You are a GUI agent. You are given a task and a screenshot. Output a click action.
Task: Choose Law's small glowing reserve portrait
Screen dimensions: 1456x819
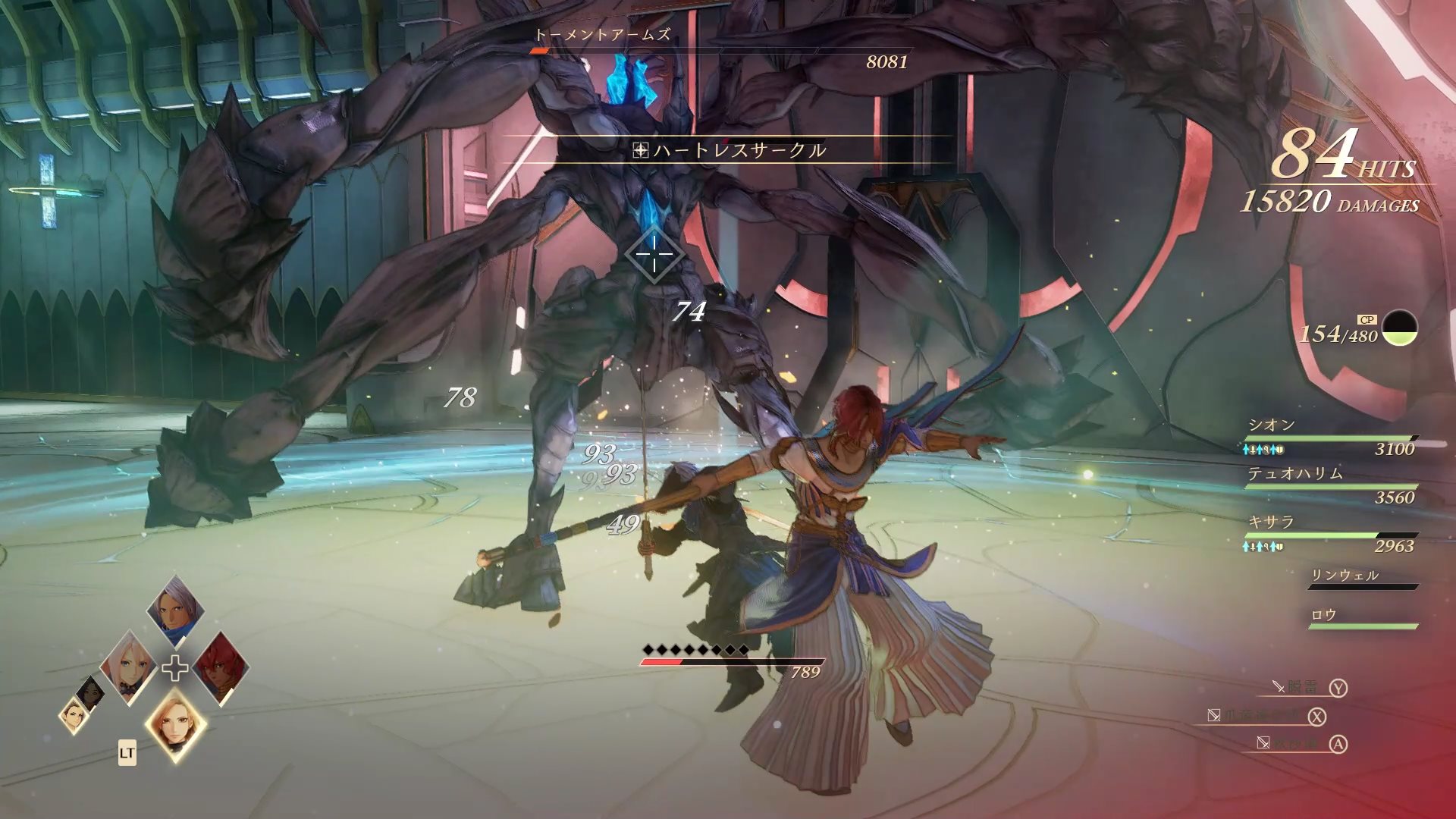[x=74, y=715]
